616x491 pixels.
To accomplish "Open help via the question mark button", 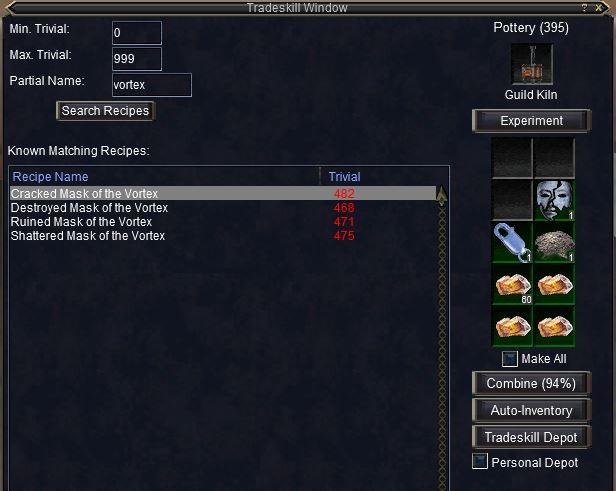I will (x=584, y=7).
